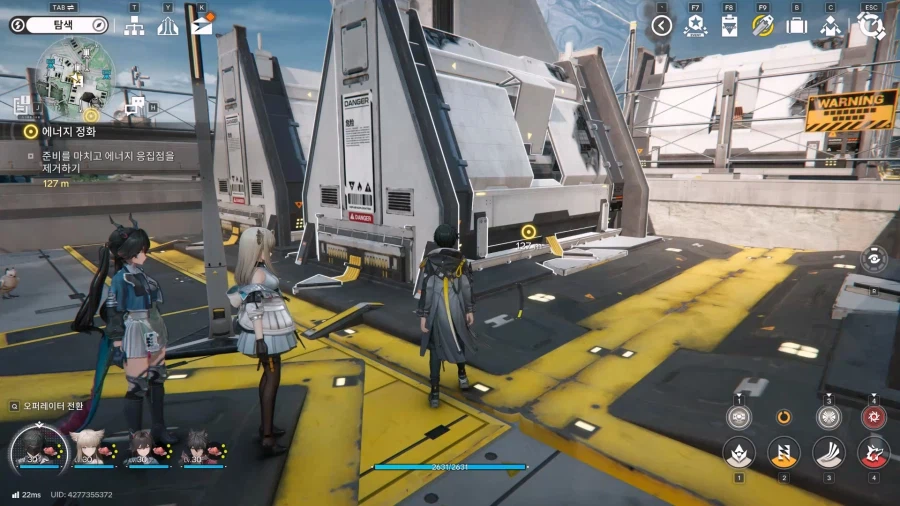Open the three-arrows icon beside the mailbox
The height and width of the screenshot is (506, 900).
(168, 25)
